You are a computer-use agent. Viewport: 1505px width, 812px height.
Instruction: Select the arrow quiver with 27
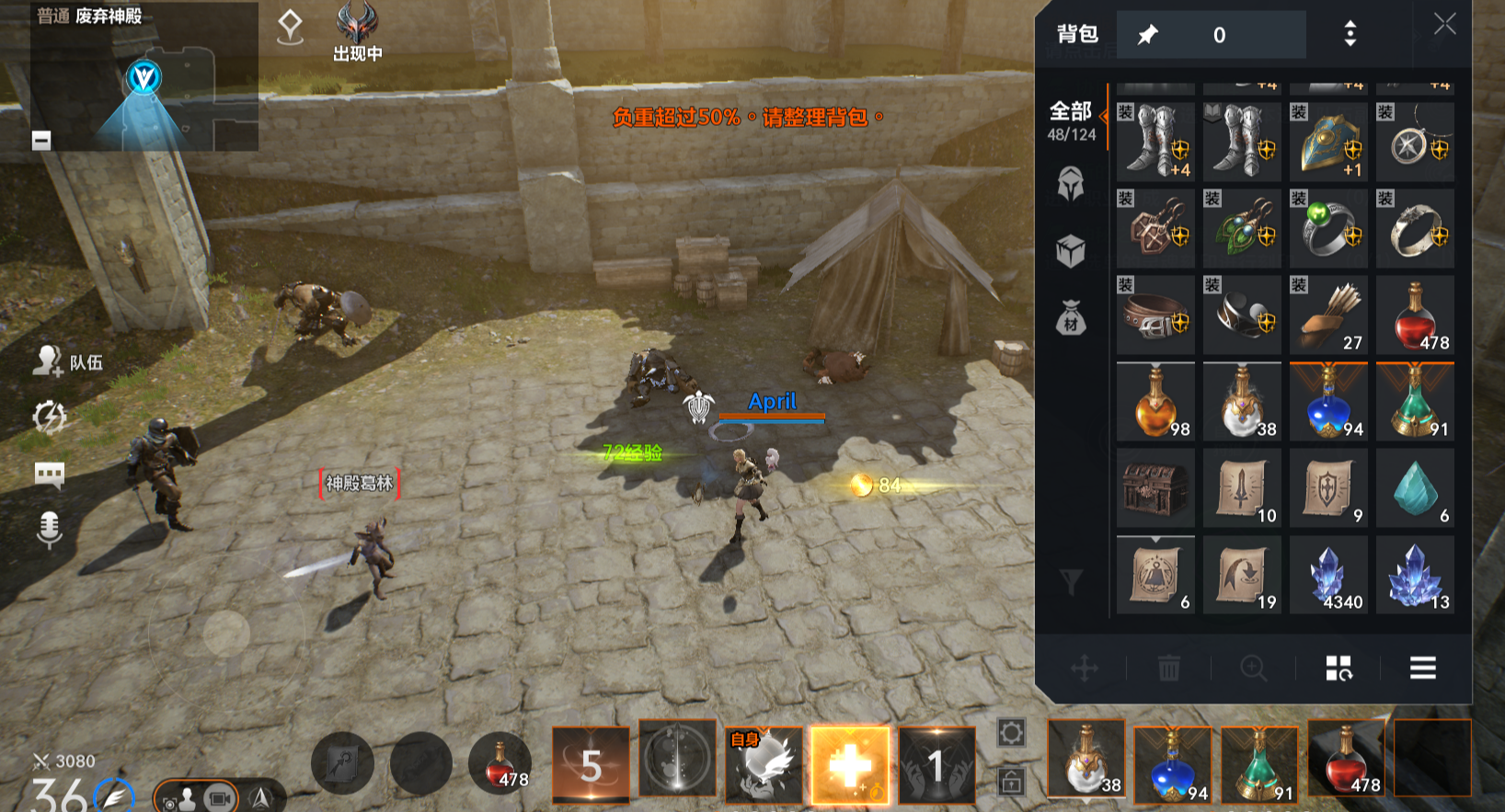(1328, 315)
